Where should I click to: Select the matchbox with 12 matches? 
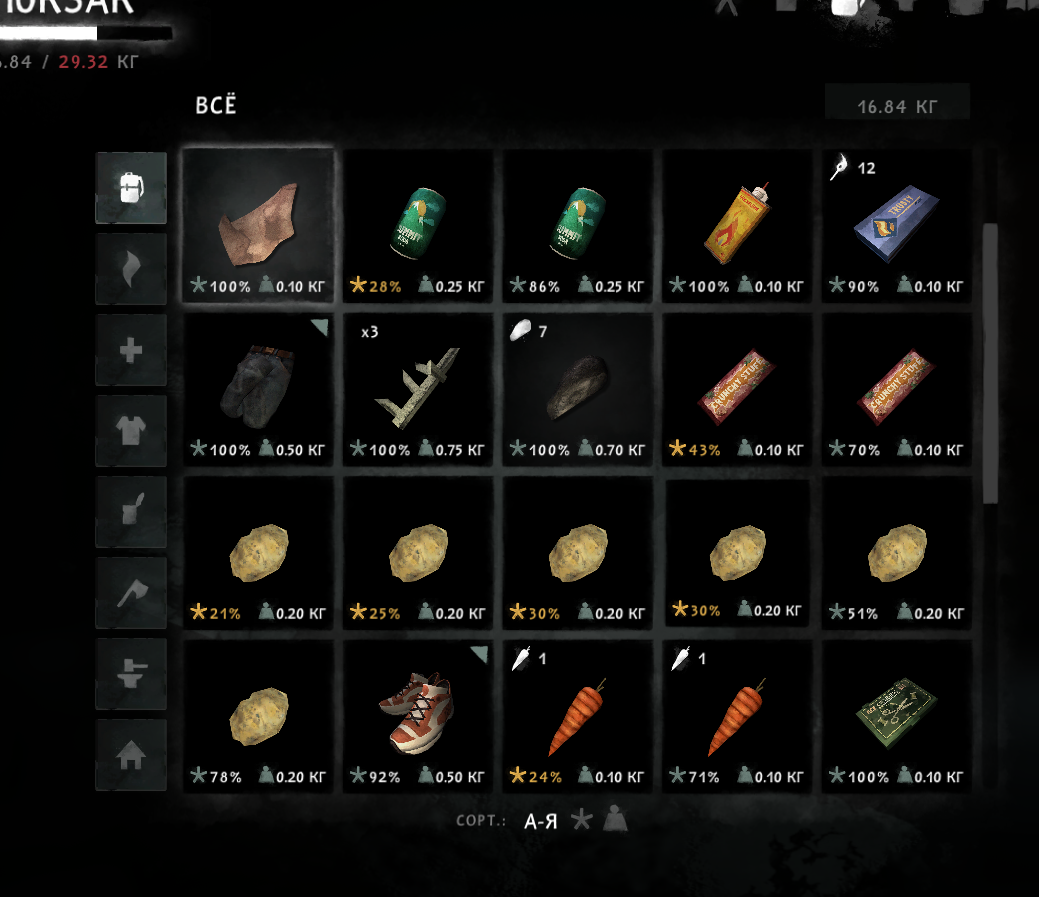[897, 225]
